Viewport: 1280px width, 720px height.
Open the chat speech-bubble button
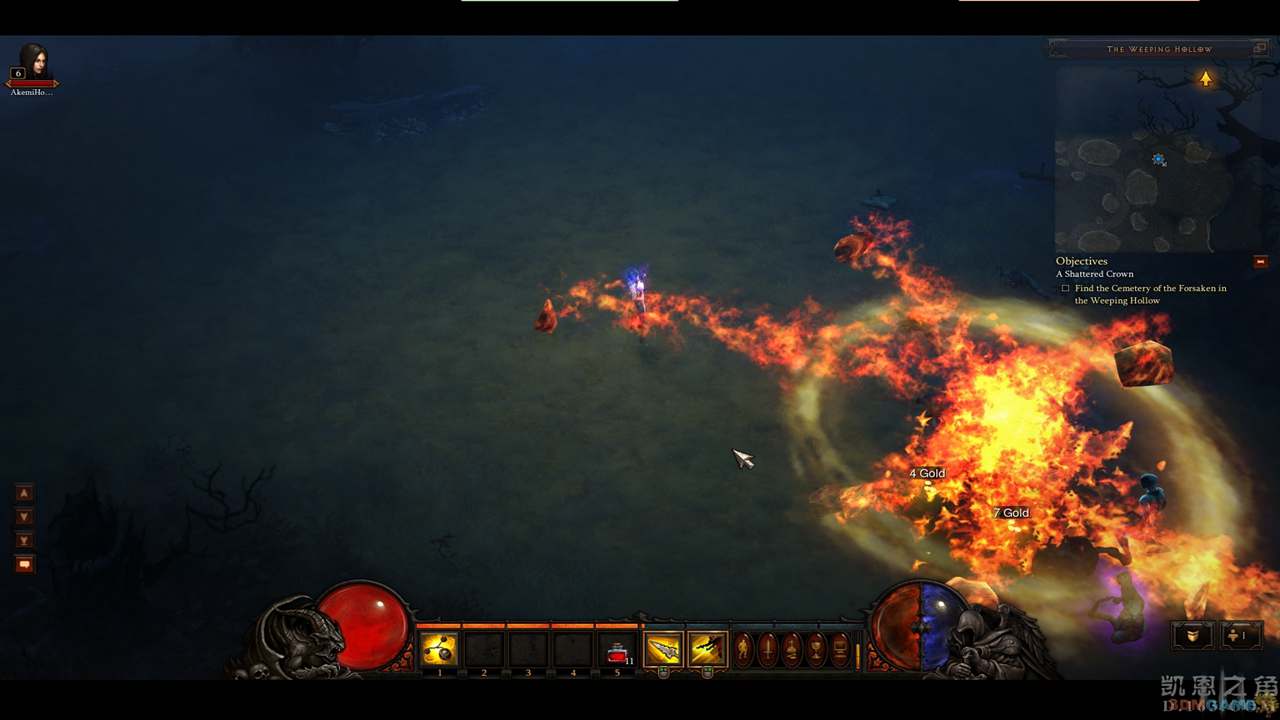click(25, 565)
